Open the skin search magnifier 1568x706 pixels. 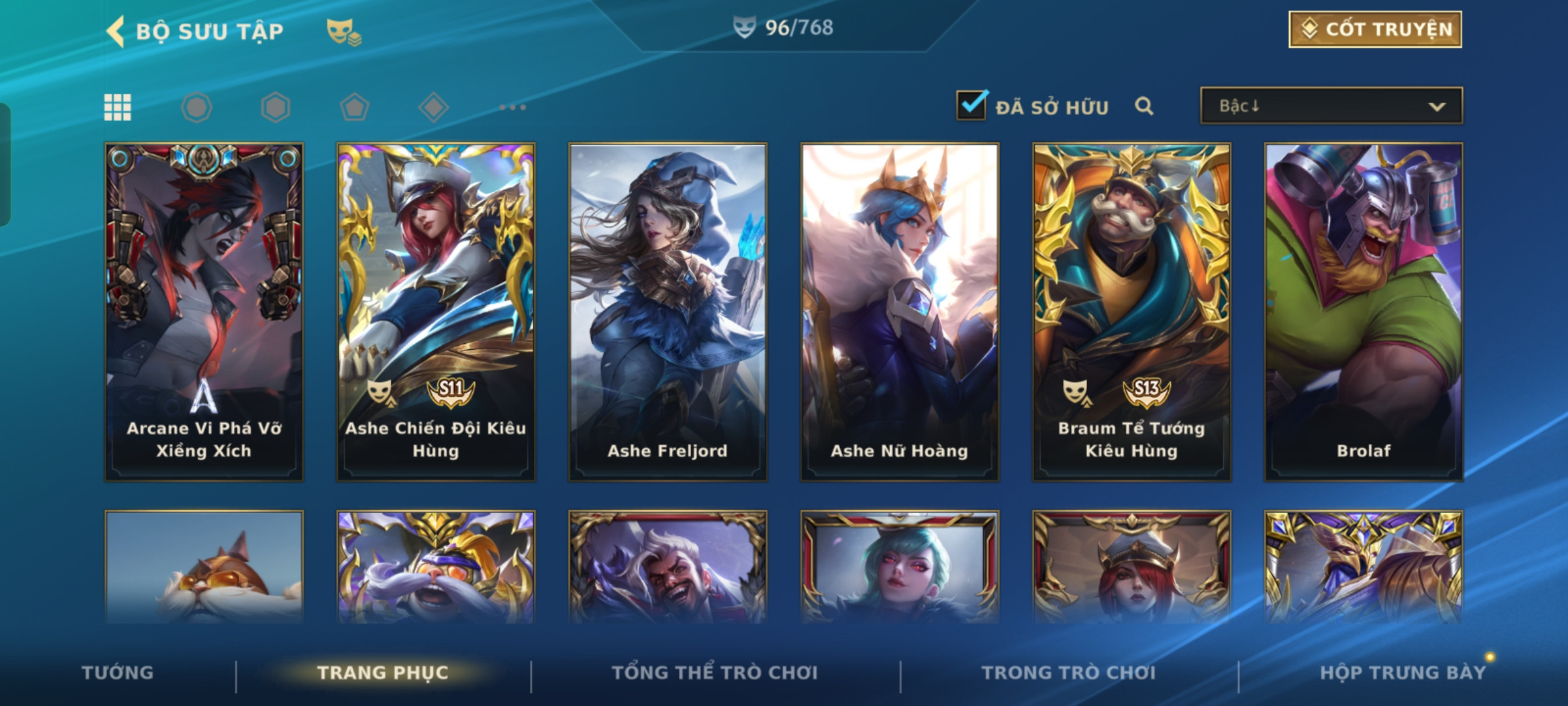[1143, 106]
